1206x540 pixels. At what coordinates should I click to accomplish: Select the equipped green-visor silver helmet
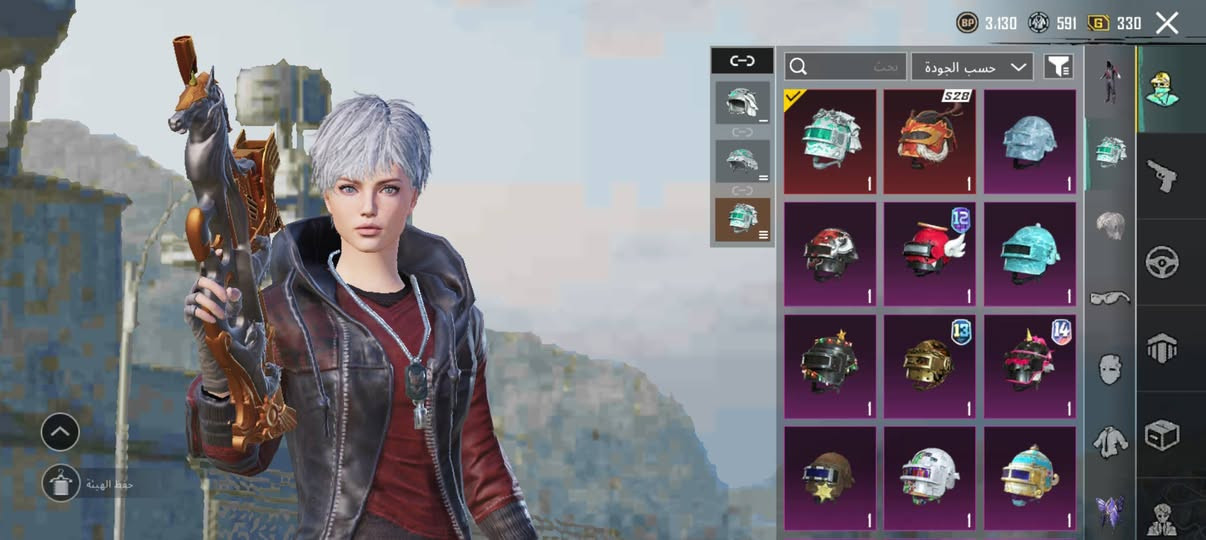830,141
